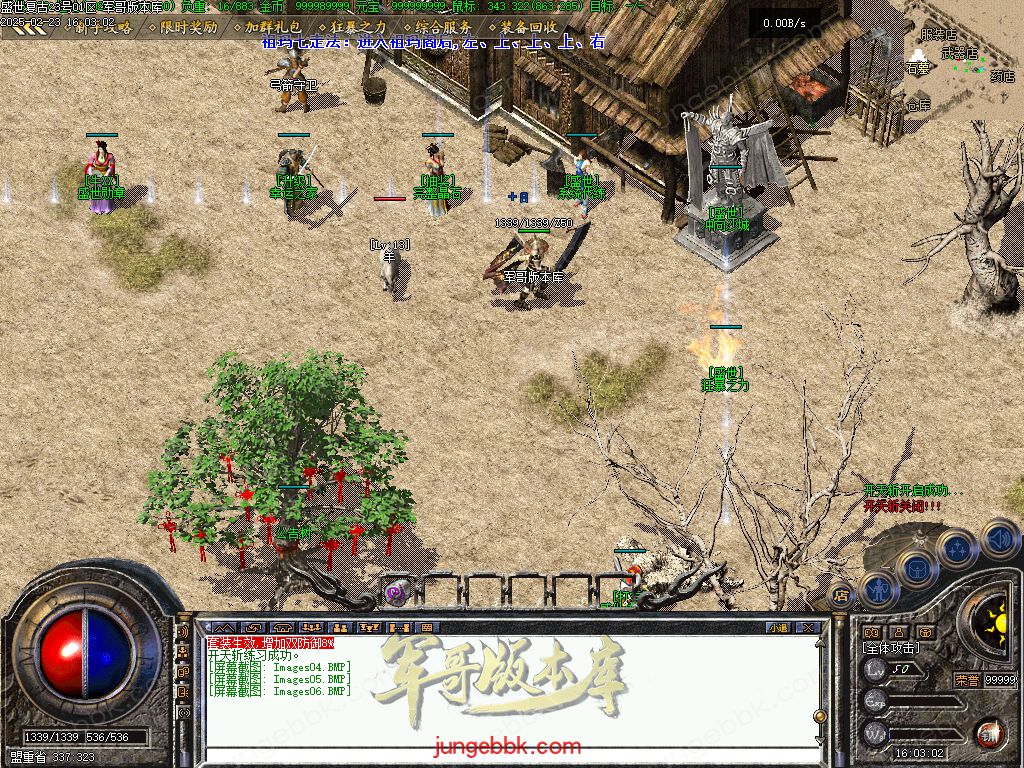Open the 装备回收 equipment recycling menu
The width and height of the screenshot is (1024, 768).
(528, 28)
